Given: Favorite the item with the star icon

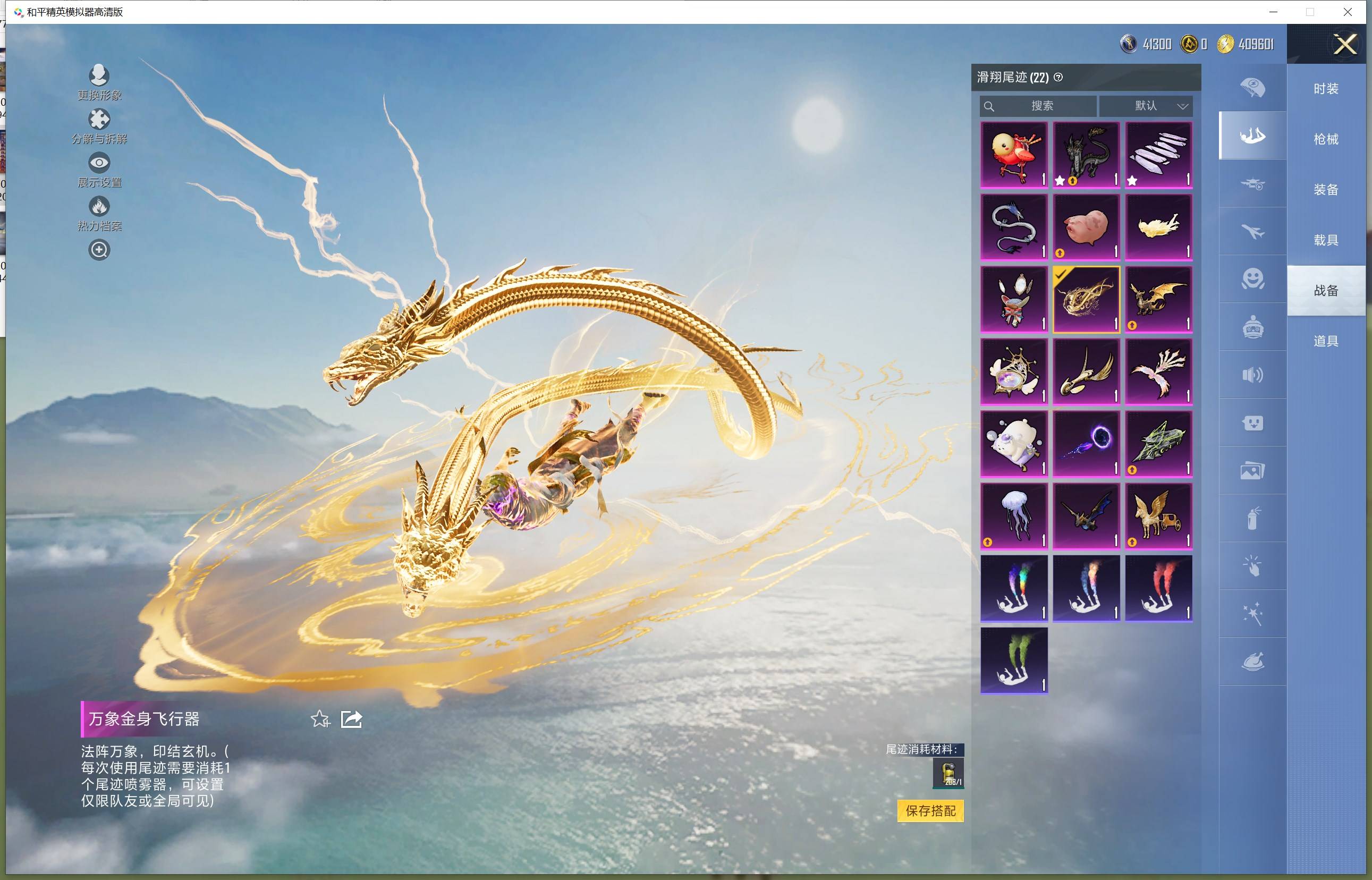Looking at the screenshot, I should [x=320, y=719].
